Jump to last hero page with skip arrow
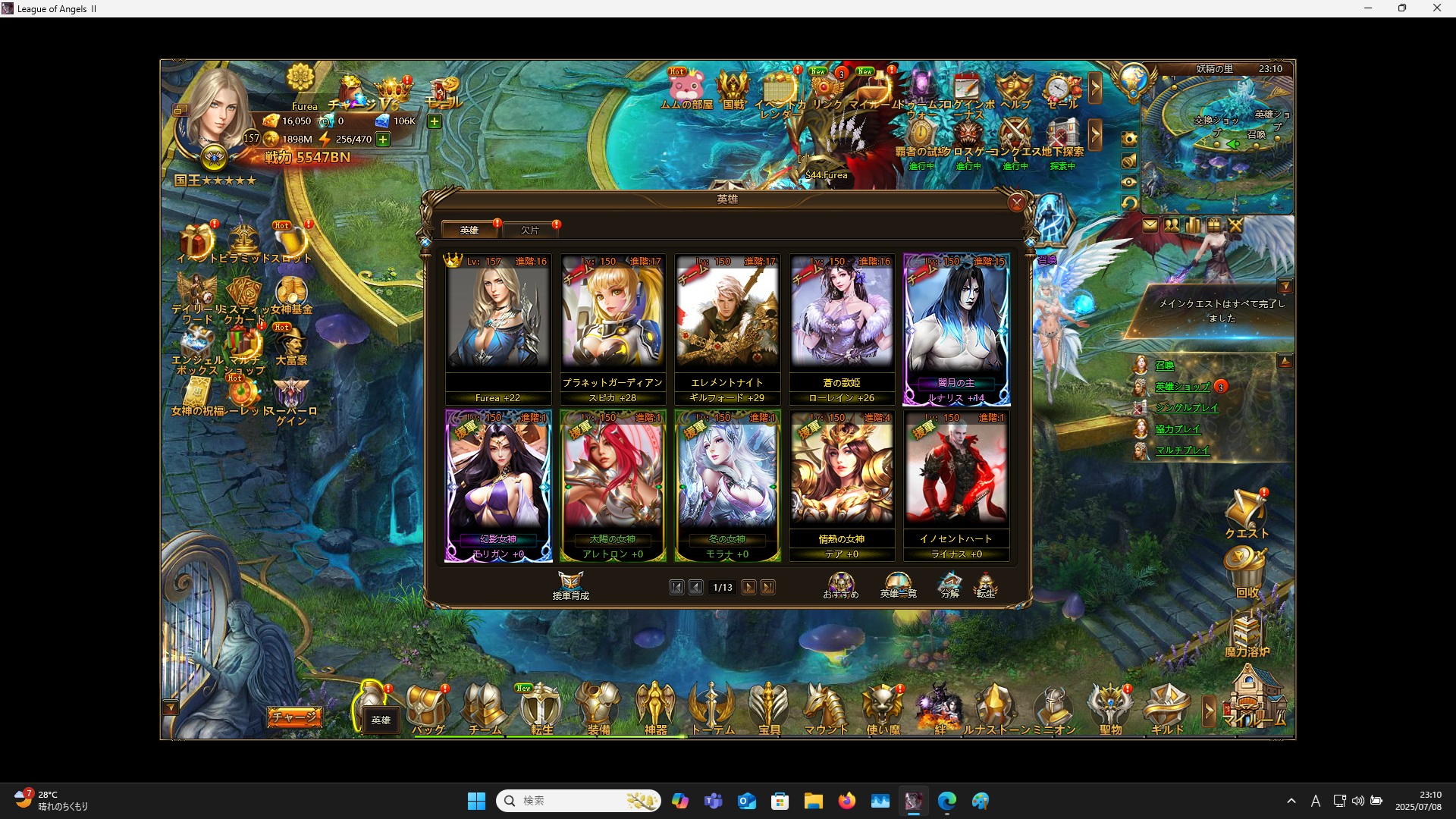1456x819 pixels. tap(769, 587)
